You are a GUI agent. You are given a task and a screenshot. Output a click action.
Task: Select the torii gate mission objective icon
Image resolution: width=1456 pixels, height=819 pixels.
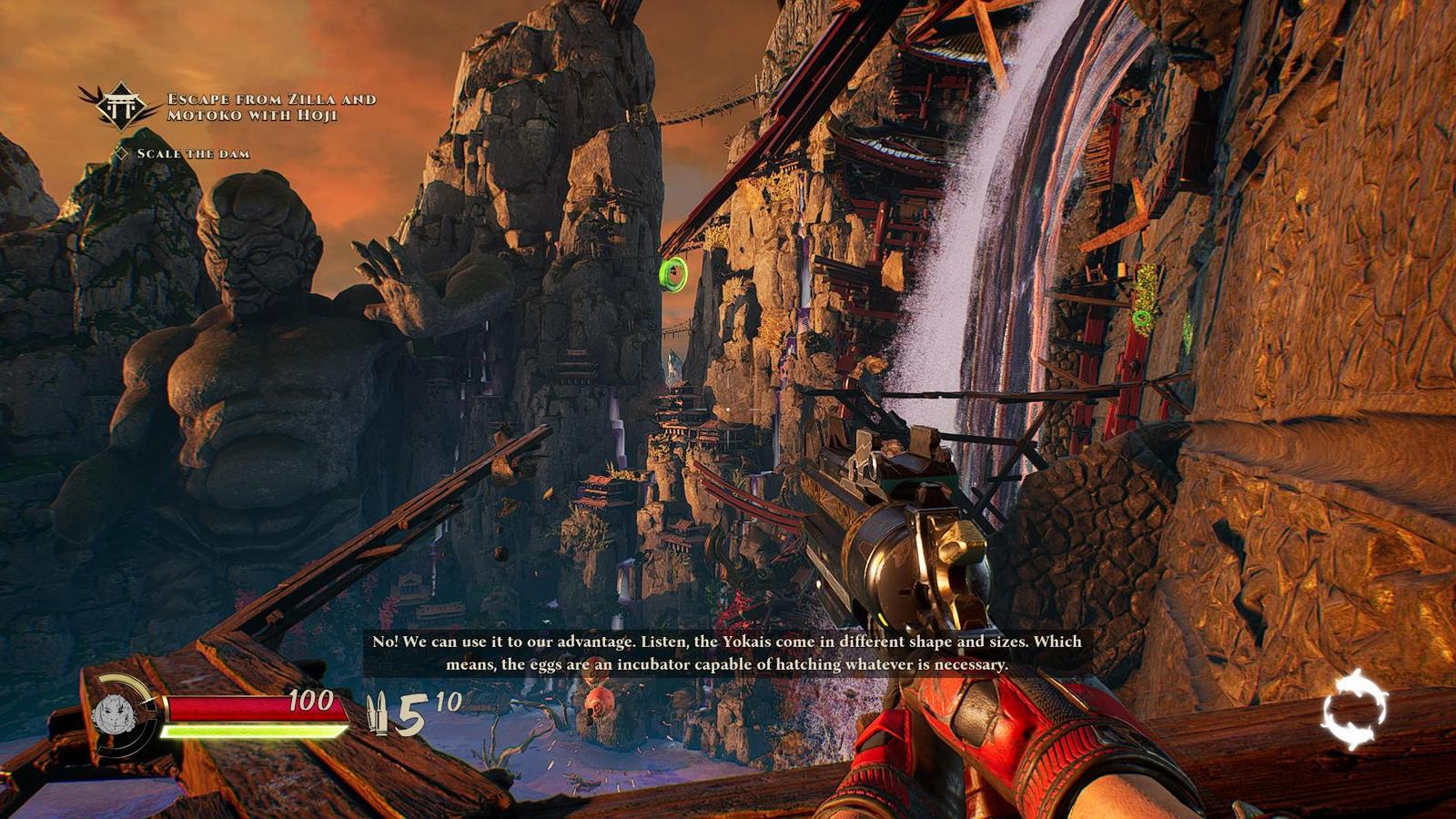point(119,106)
